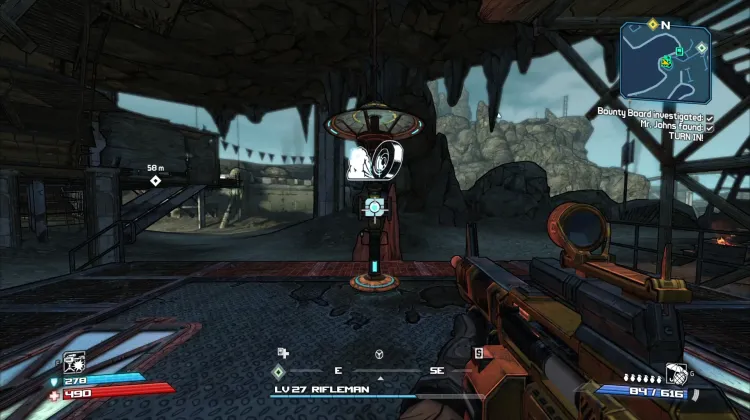Select the white diamond waypoint on minimap

(x=702, y=46)
